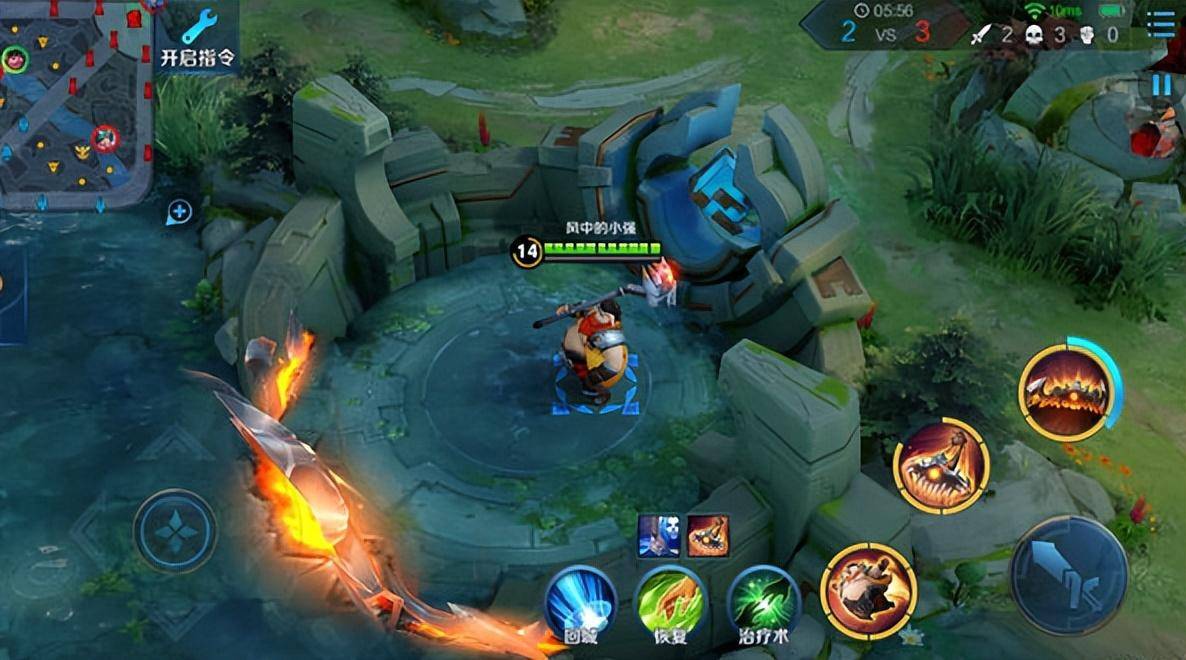Trigger the belly-flop hero skill icon
This screenshot has width=1186, height=660.
pos(868,590)
